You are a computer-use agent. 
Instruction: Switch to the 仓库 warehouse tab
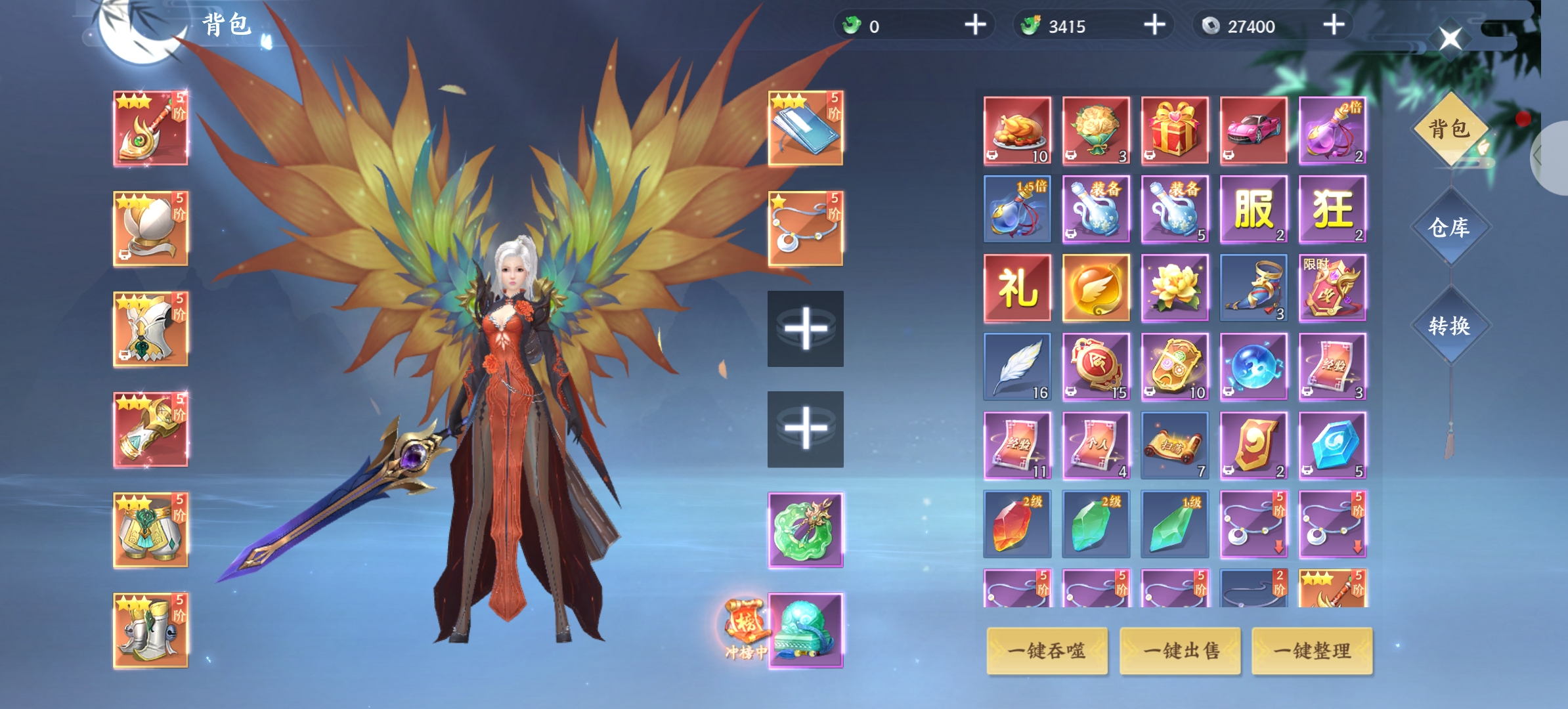[1449, 227]
